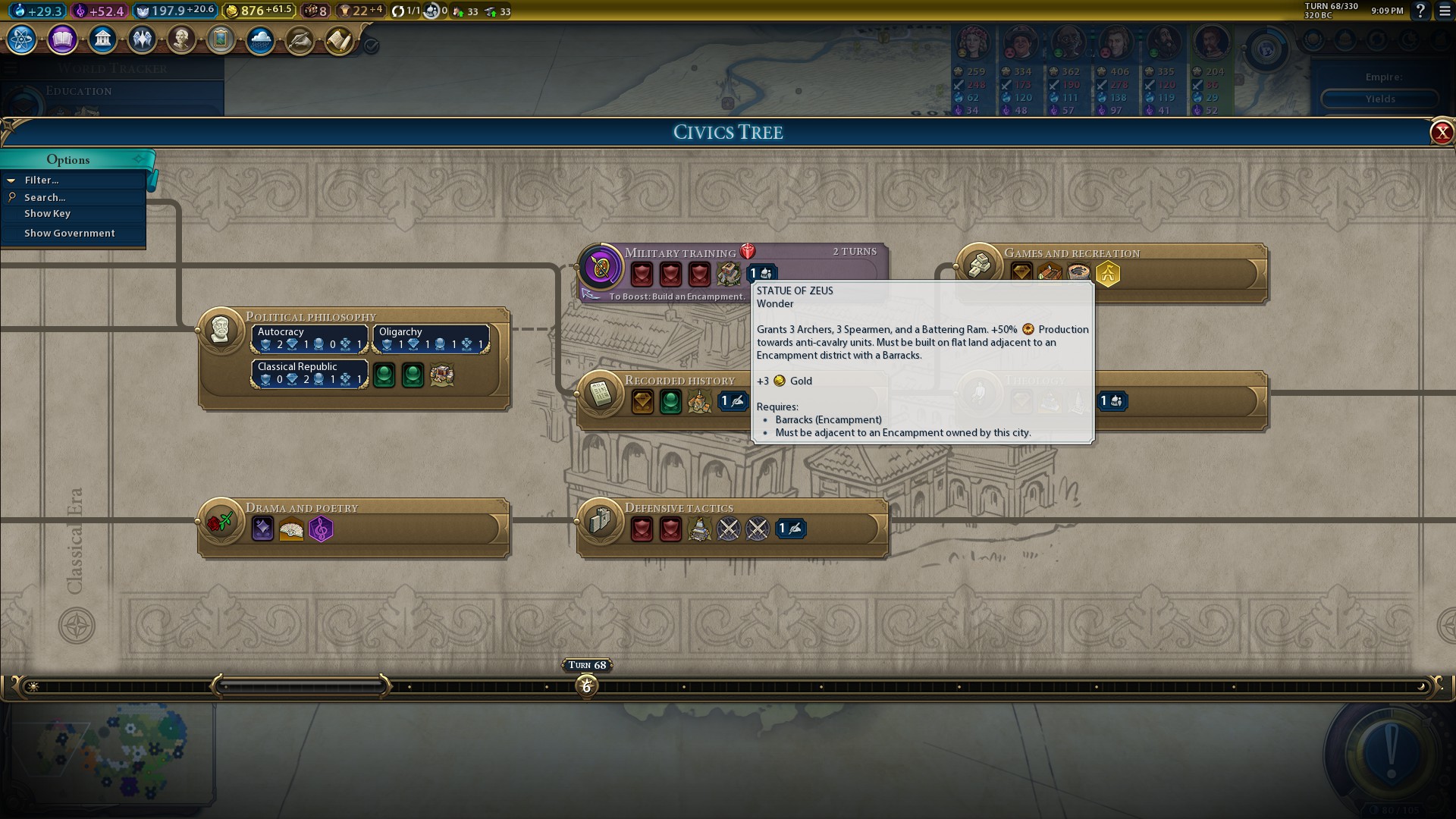Image resolution: width=1456 pixels, height=819 pixels.
Task: Click the Oligarchy government box
Action: click(x=431, y=339)
